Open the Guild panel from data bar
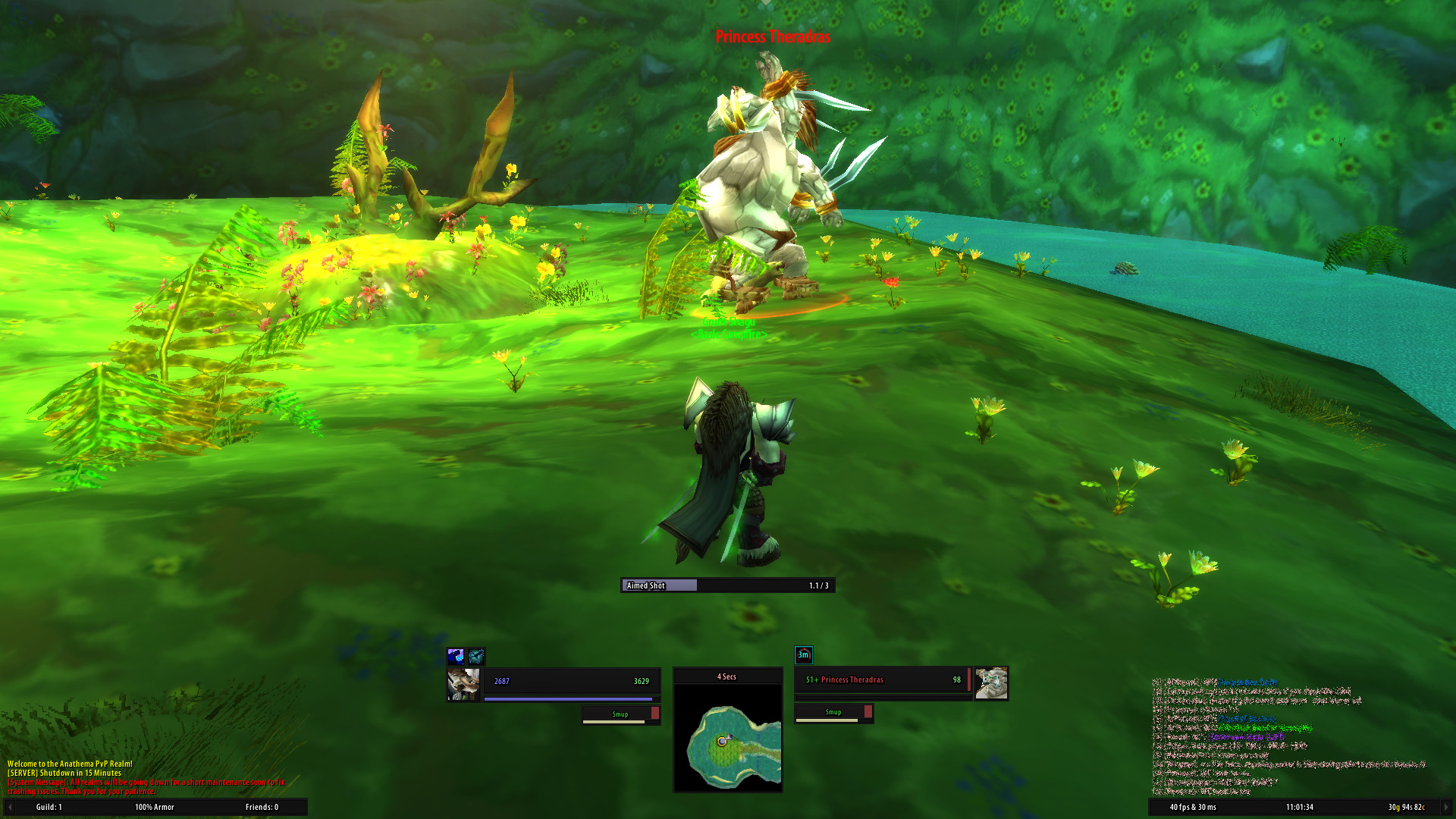The width and height of the screenshot is (1456, 819). tap(49, 807)
